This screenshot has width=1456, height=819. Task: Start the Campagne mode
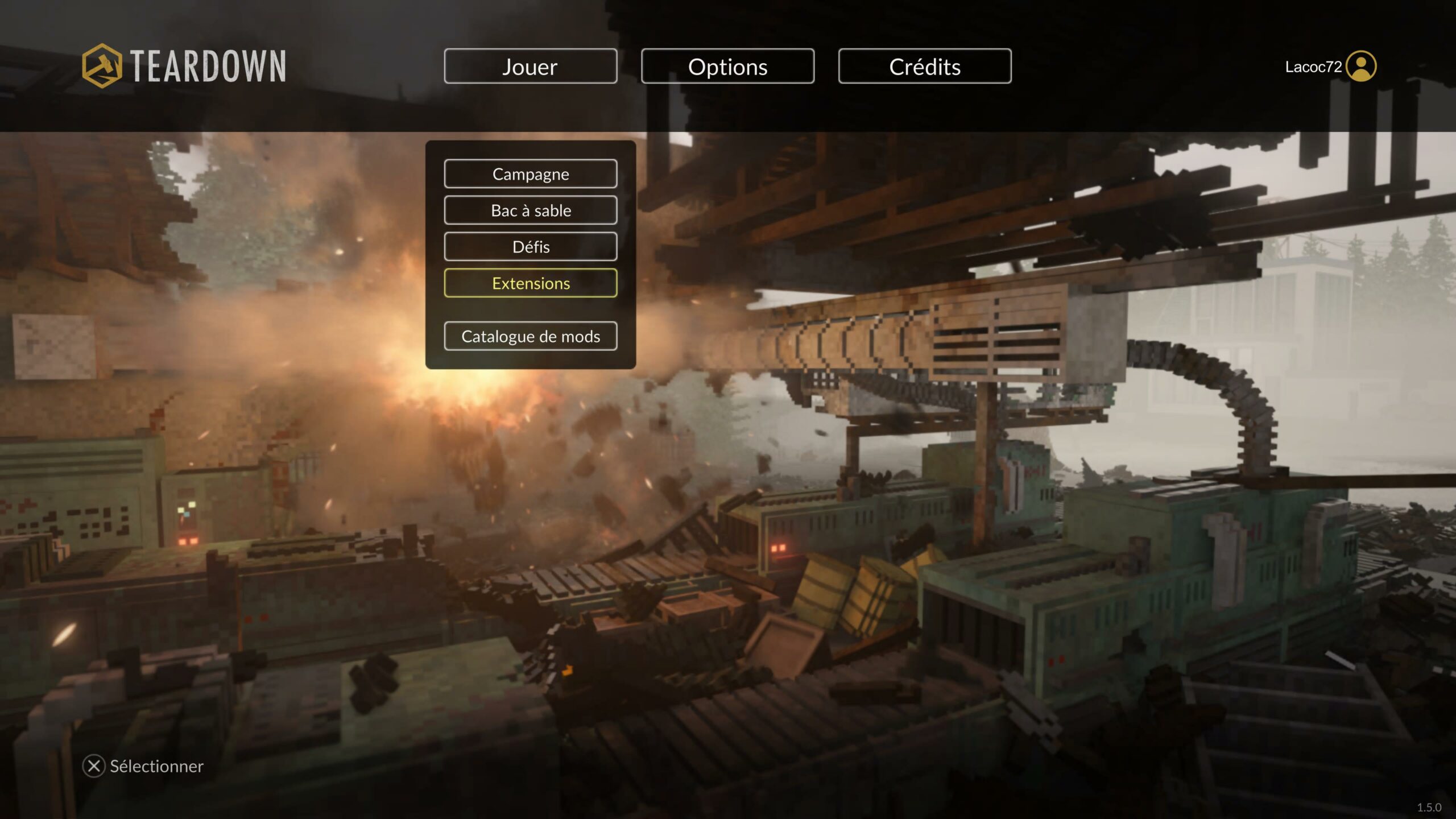[x=530, y=174]
